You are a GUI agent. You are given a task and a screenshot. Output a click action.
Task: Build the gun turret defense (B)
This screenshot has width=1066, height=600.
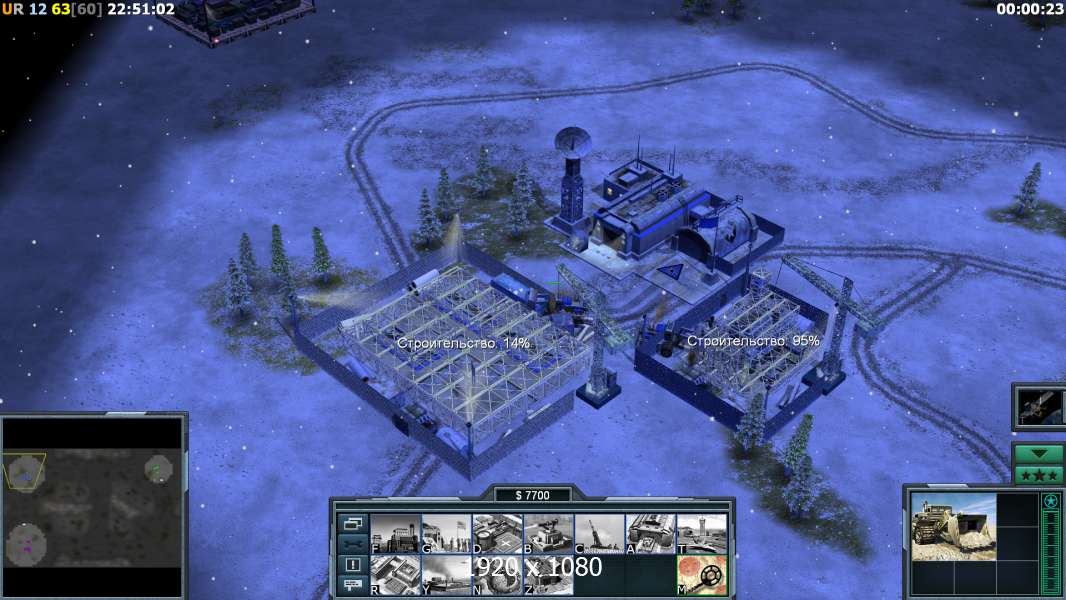[548, 534]
